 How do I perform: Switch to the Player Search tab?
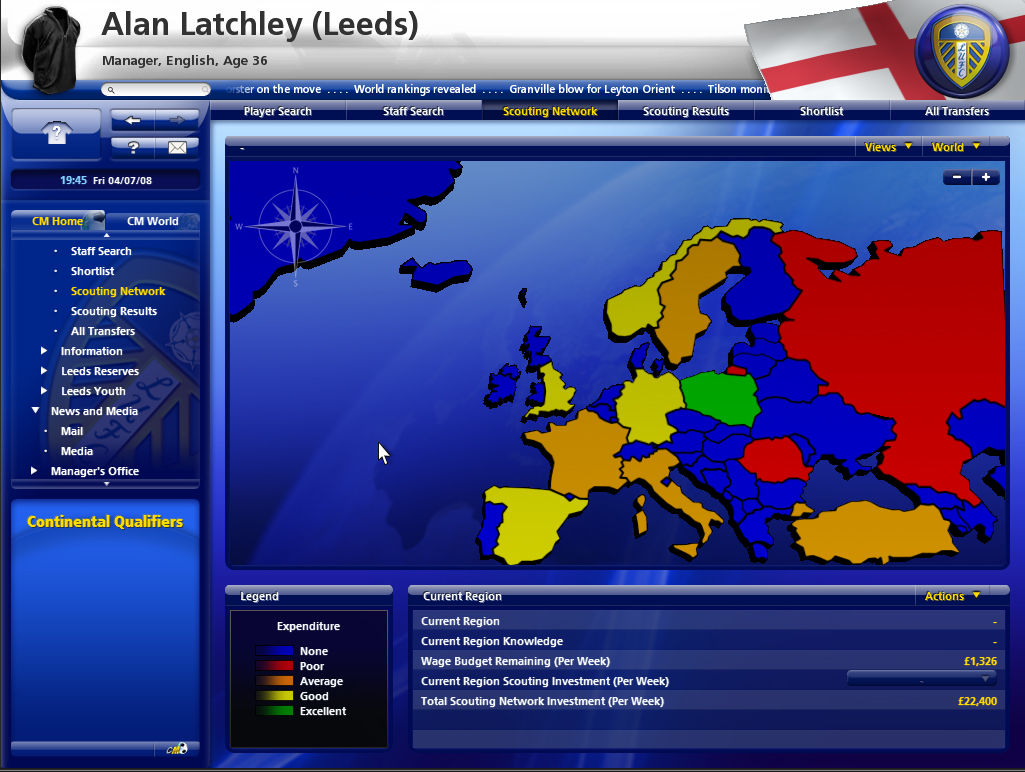(x=278, y=111)
